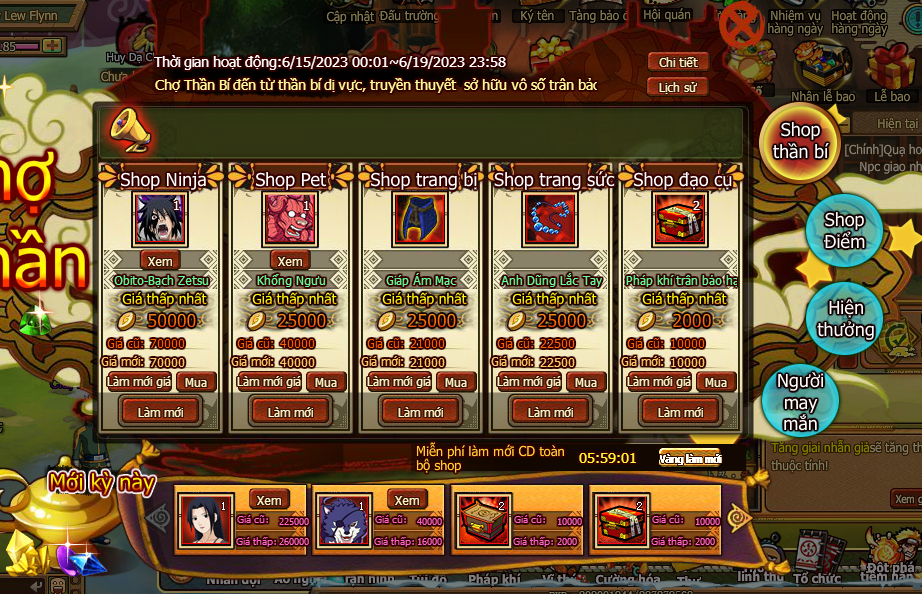Open the Chi tiết details button
The height and width of the screenshot is (594, 922).
pos(678,62)
